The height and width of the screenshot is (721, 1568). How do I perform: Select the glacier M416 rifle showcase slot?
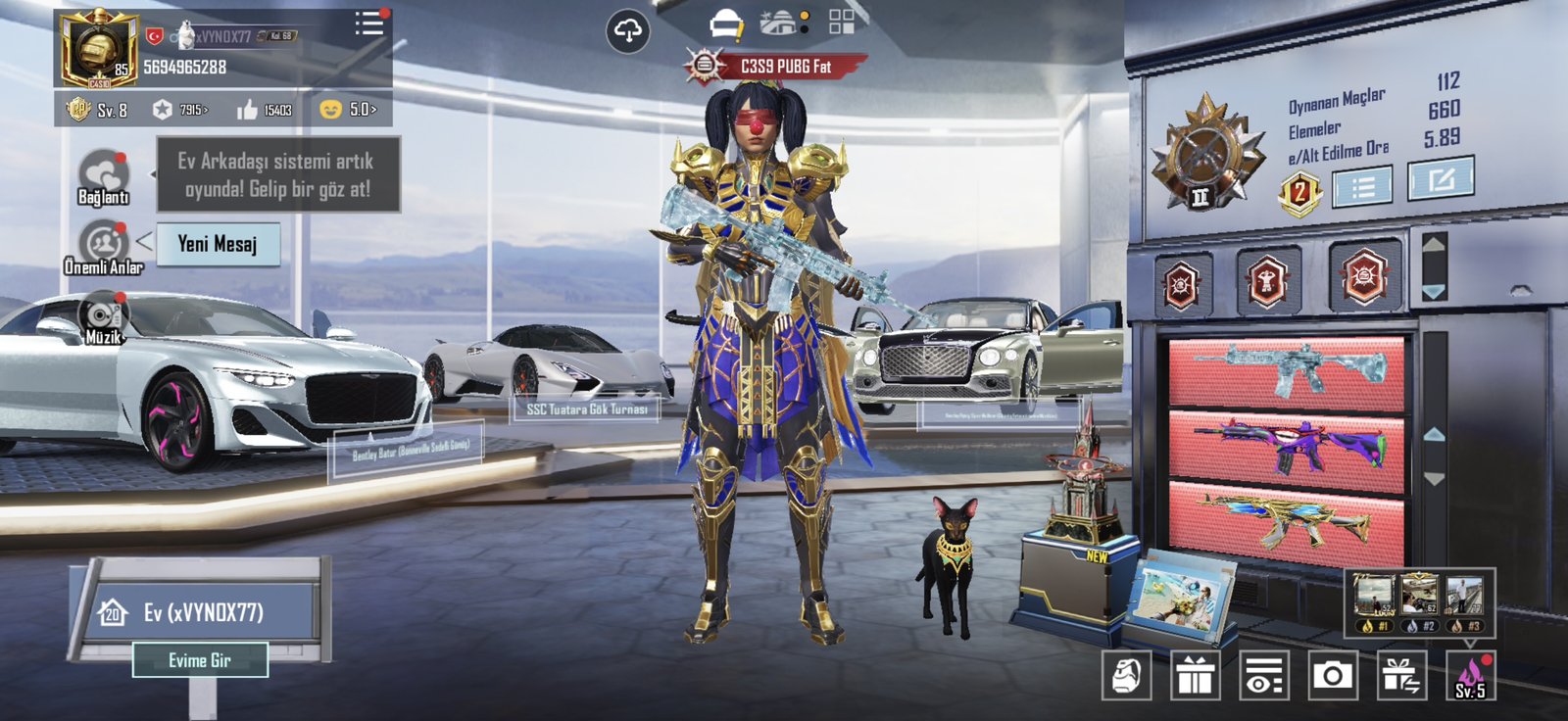coord(1288,372)
